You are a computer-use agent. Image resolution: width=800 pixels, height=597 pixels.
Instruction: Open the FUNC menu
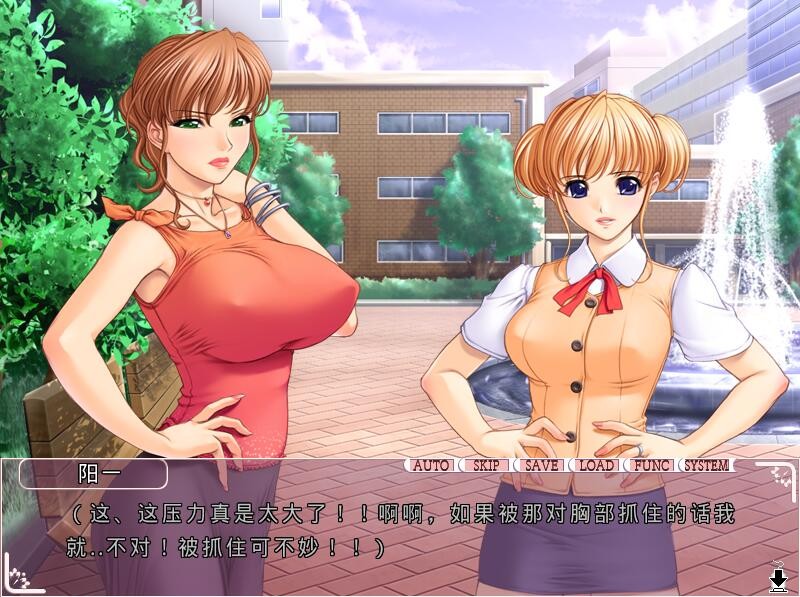point(651,465)
